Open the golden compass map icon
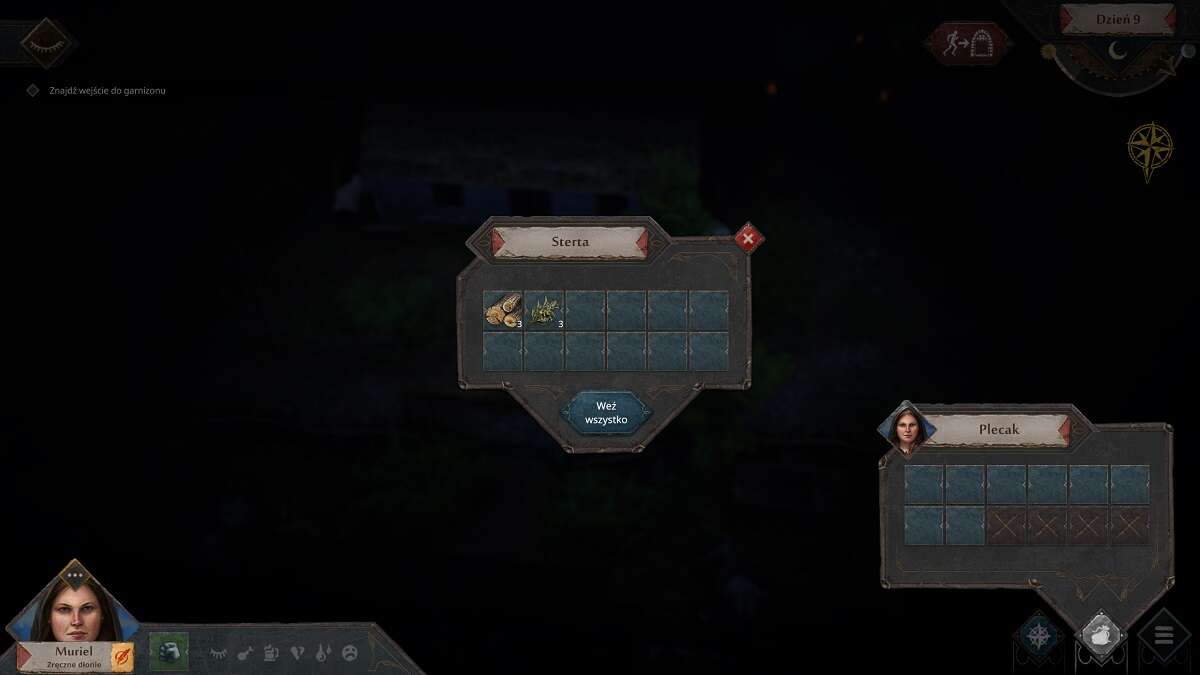The image size is (1200, 675). click(1149, 150)
